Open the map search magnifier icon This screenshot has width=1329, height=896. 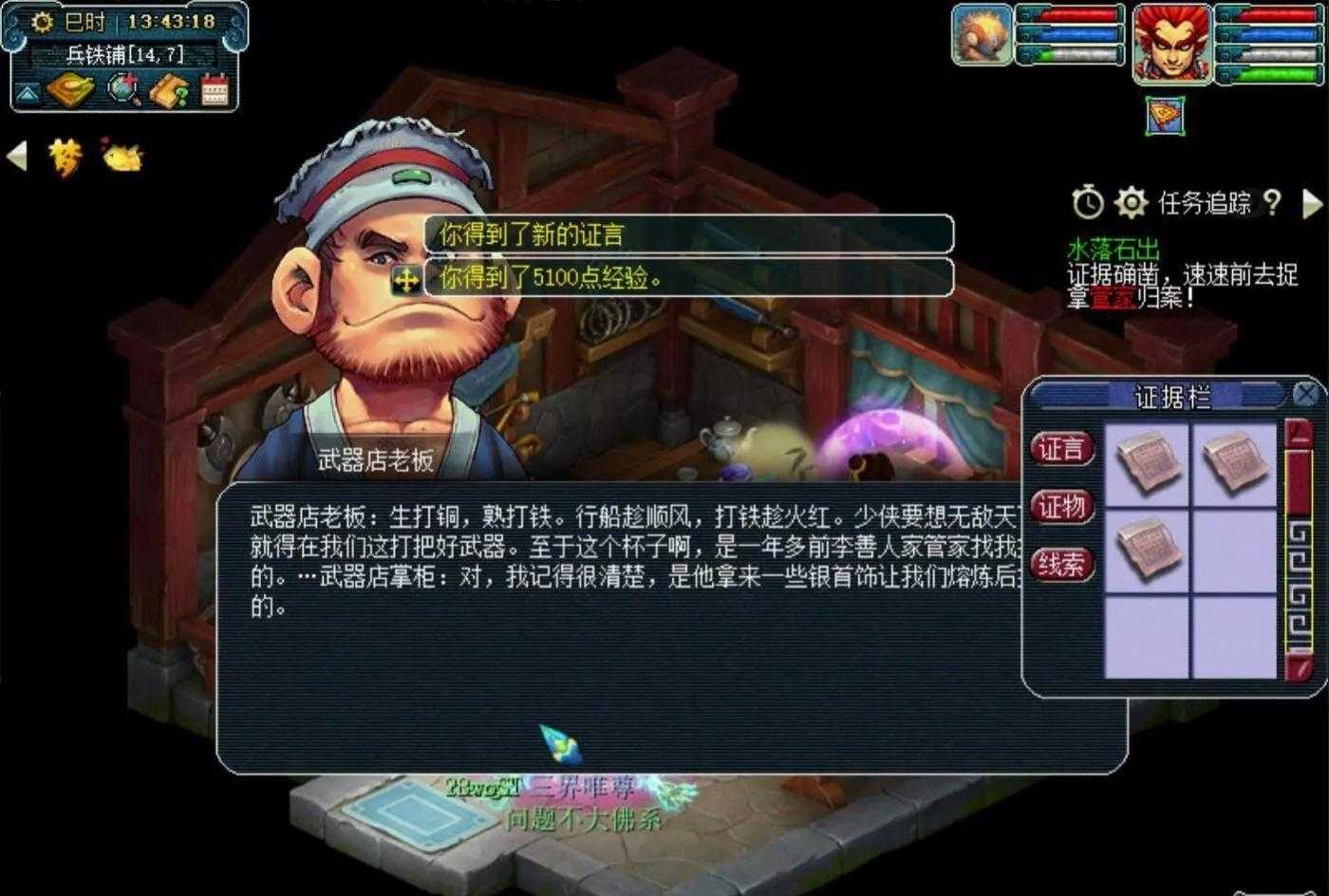pos(122,90)
